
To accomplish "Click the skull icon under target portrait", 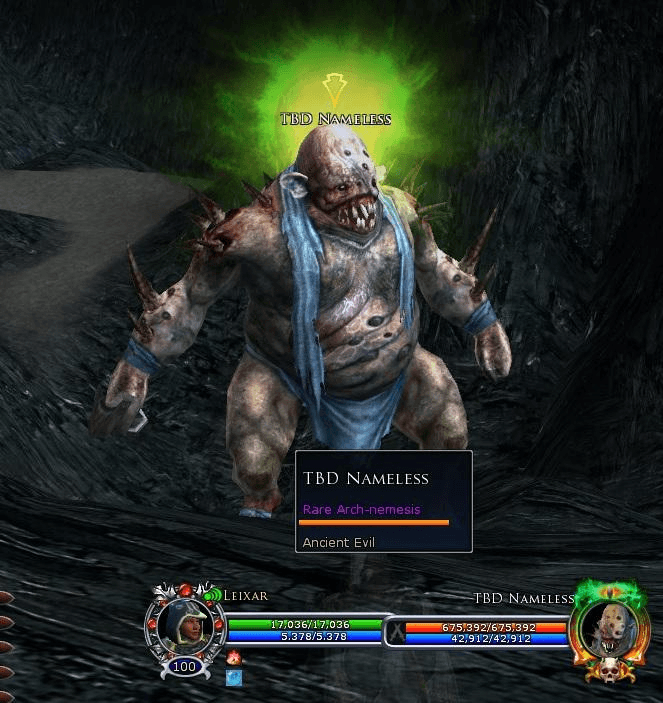I will click(607, 674).
